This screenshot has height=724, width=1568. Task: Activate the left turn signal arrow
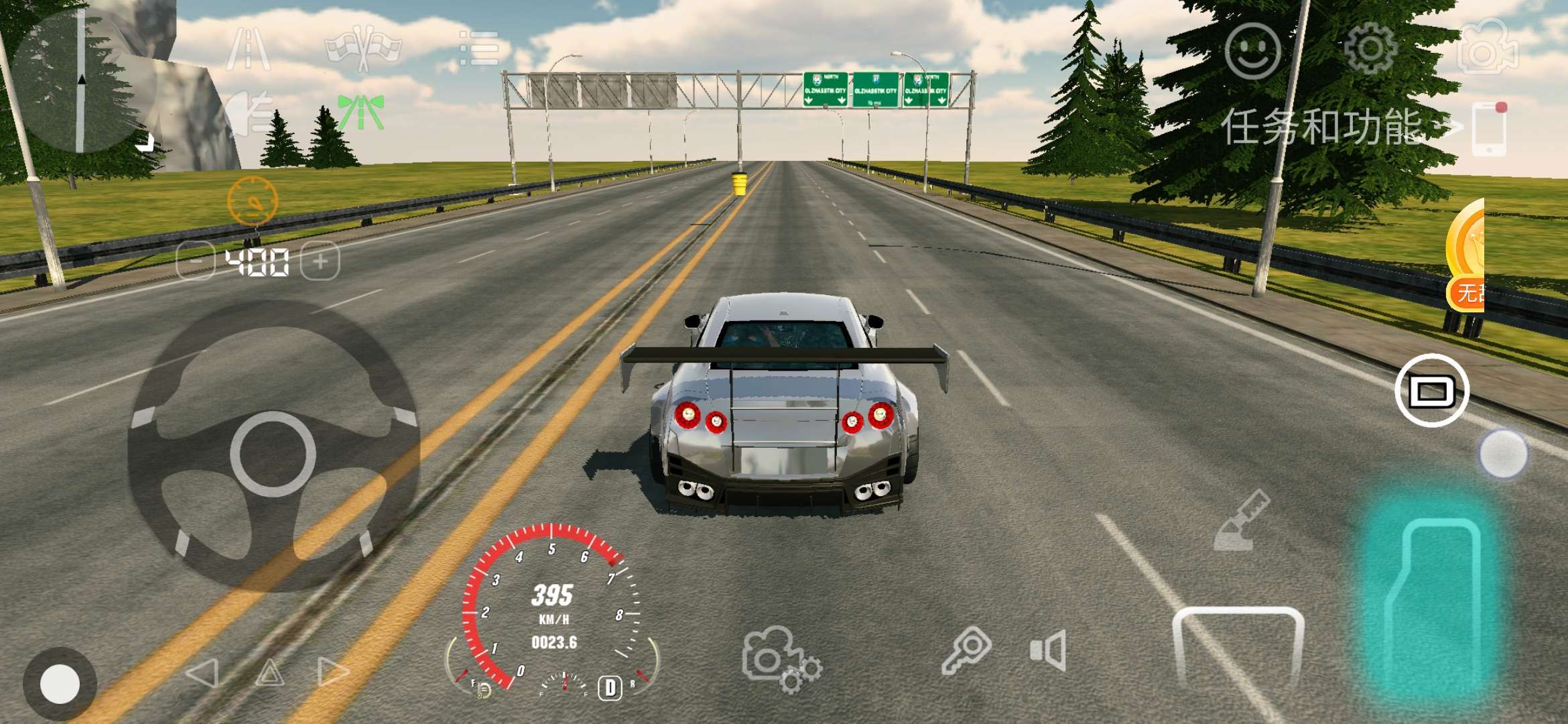[203, 672]
